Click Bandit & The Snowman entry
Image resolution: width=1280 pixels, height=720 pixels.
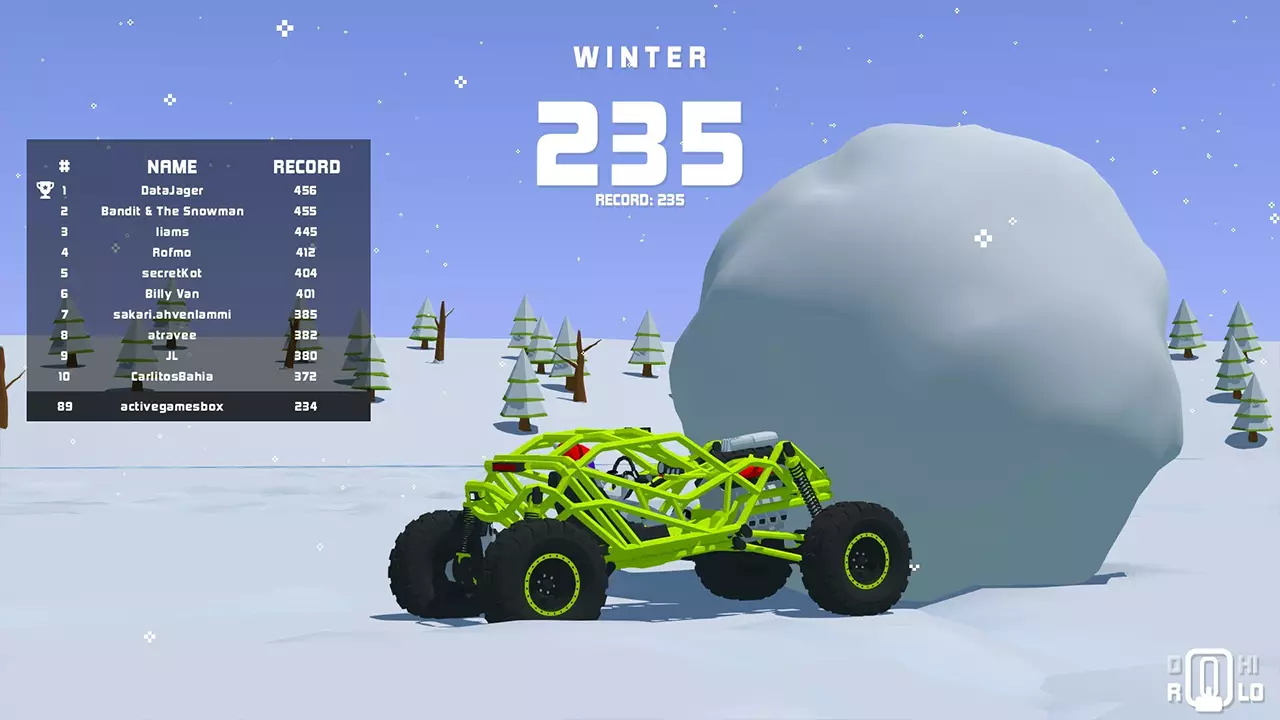(171, 211)
